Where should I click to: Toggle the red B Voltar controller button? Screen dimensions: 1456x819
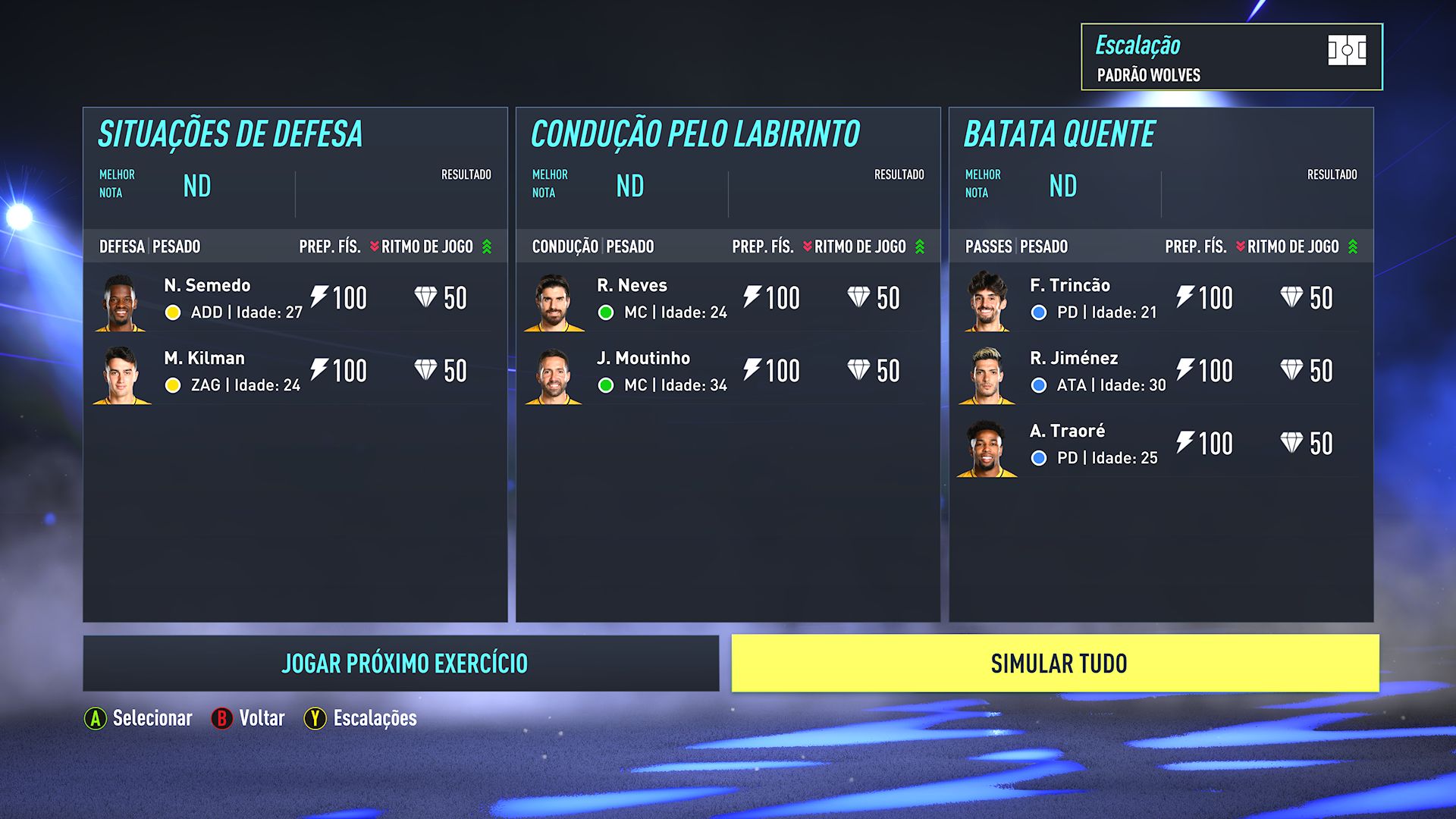(x=222, y=717)
